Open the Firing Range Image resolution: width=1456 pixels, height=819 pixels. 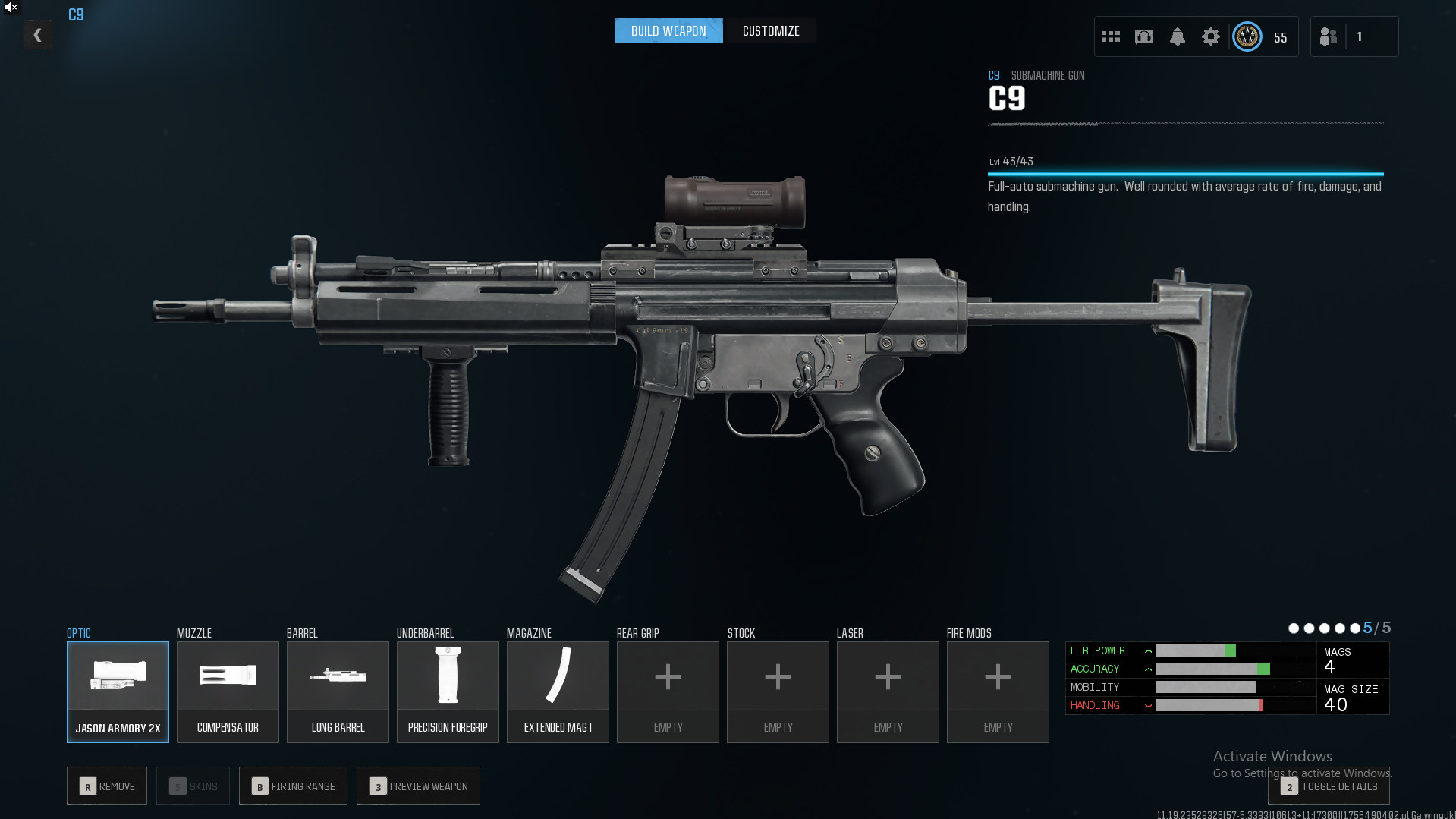click(x=293, y=786)
